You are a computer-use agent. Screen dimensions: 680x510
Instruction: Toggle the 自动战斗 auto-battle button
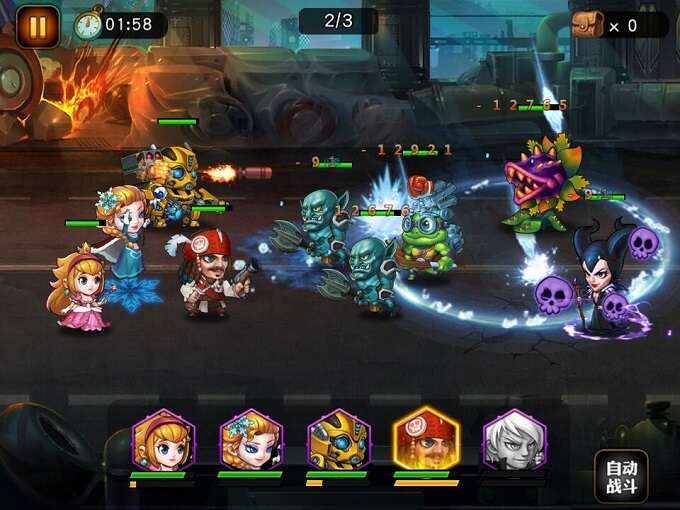(621, 476)
